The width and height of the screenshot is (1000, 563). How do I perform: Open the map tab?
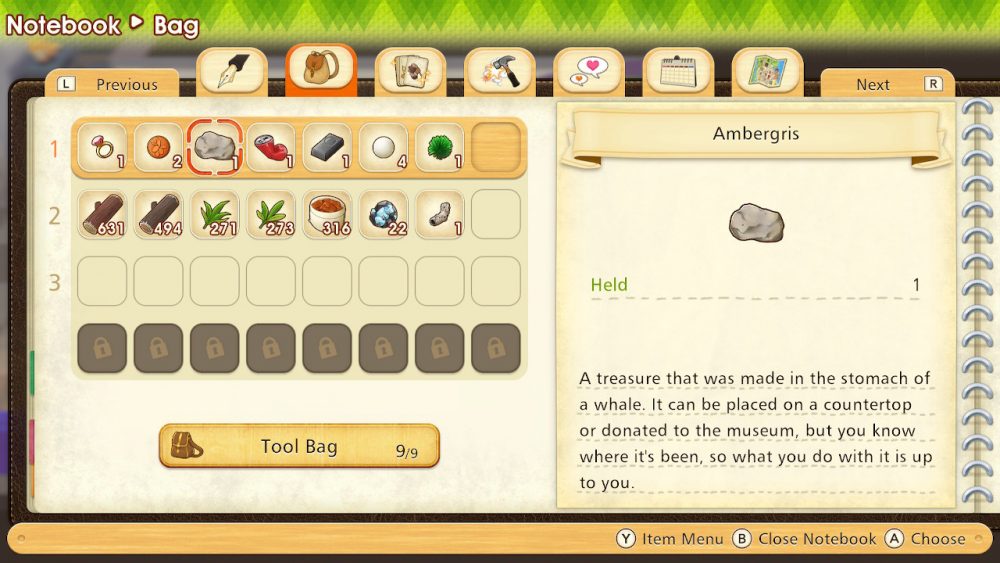click(767, 72)
